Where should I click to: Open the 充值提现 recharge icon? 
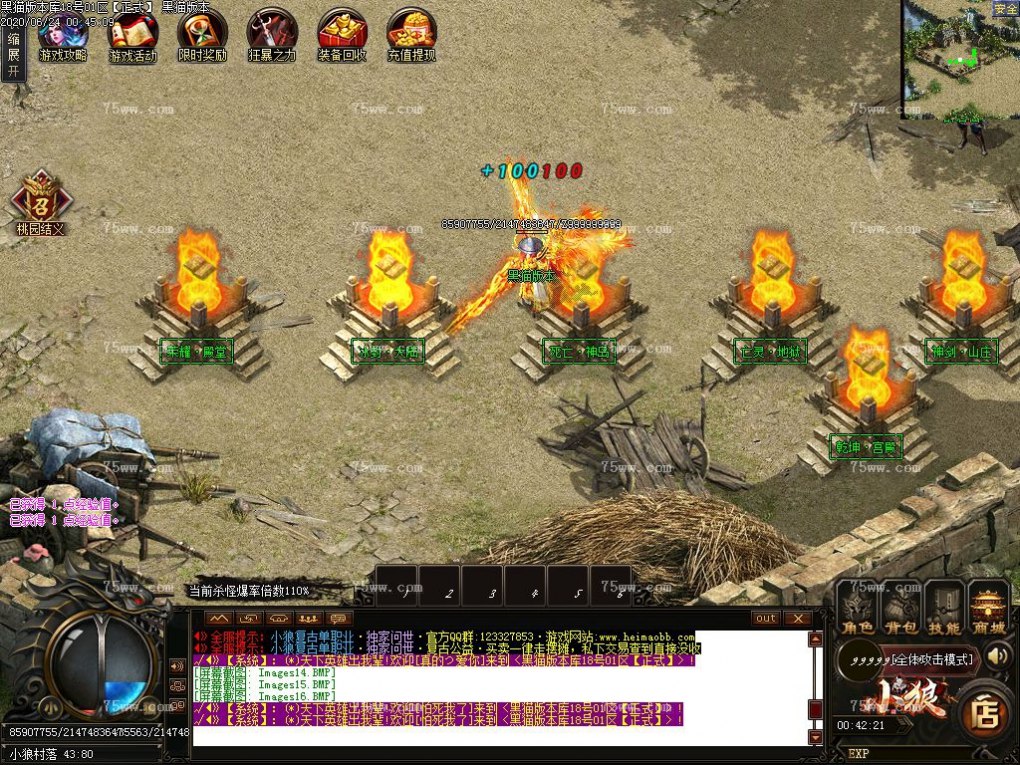(x=412, y=35)
